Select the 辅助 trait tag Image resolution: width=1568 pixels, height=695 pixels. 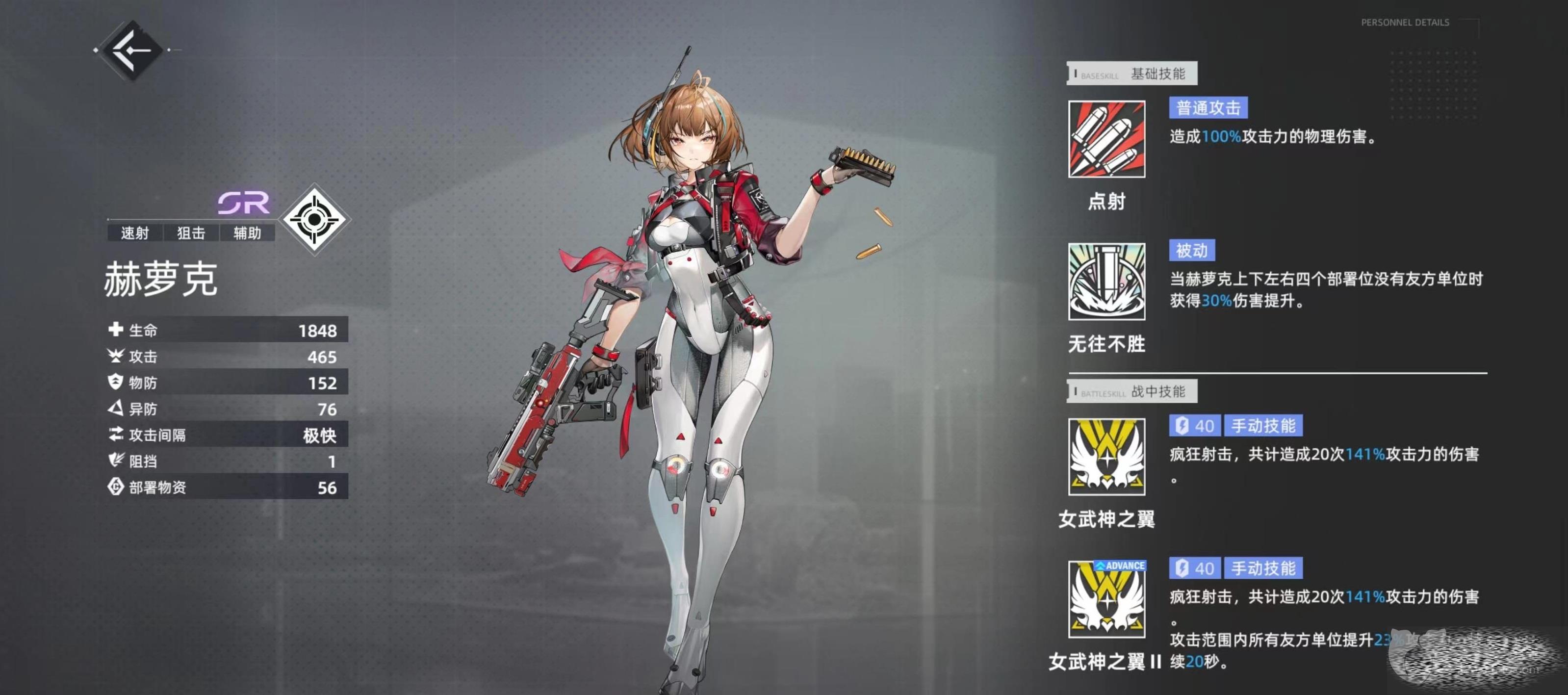(x=247, y=233)
